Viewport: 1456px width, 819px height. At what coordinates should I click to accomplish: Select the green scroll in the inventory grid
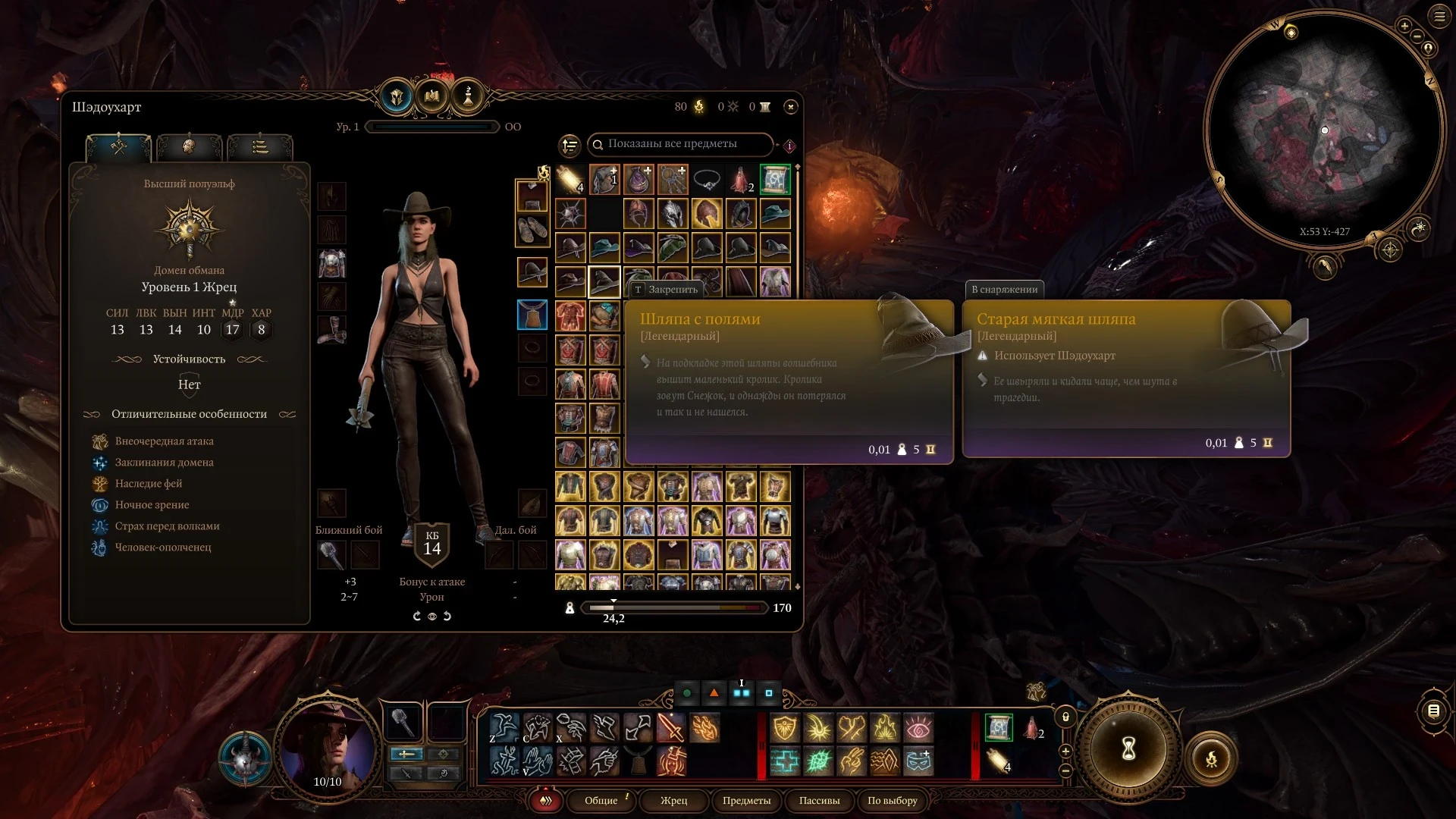775,180
